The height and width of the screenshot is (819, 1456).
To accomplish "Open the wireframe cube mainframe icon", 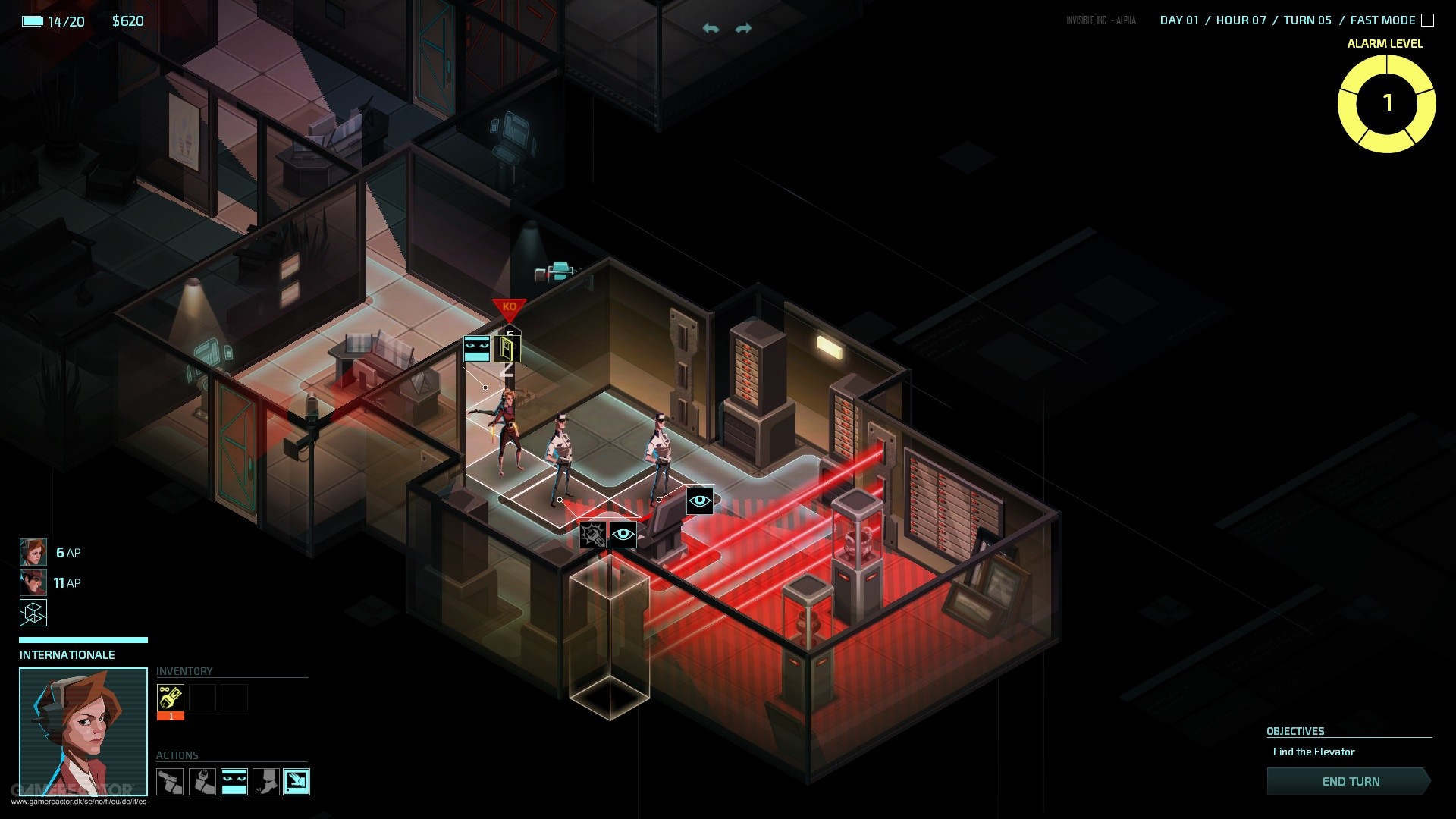I will 33,613.
